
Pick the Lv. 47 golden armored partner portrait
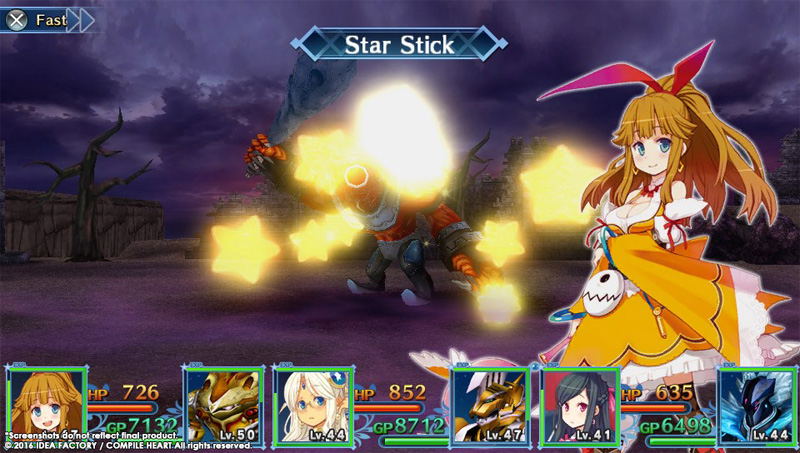click(489, 406)
